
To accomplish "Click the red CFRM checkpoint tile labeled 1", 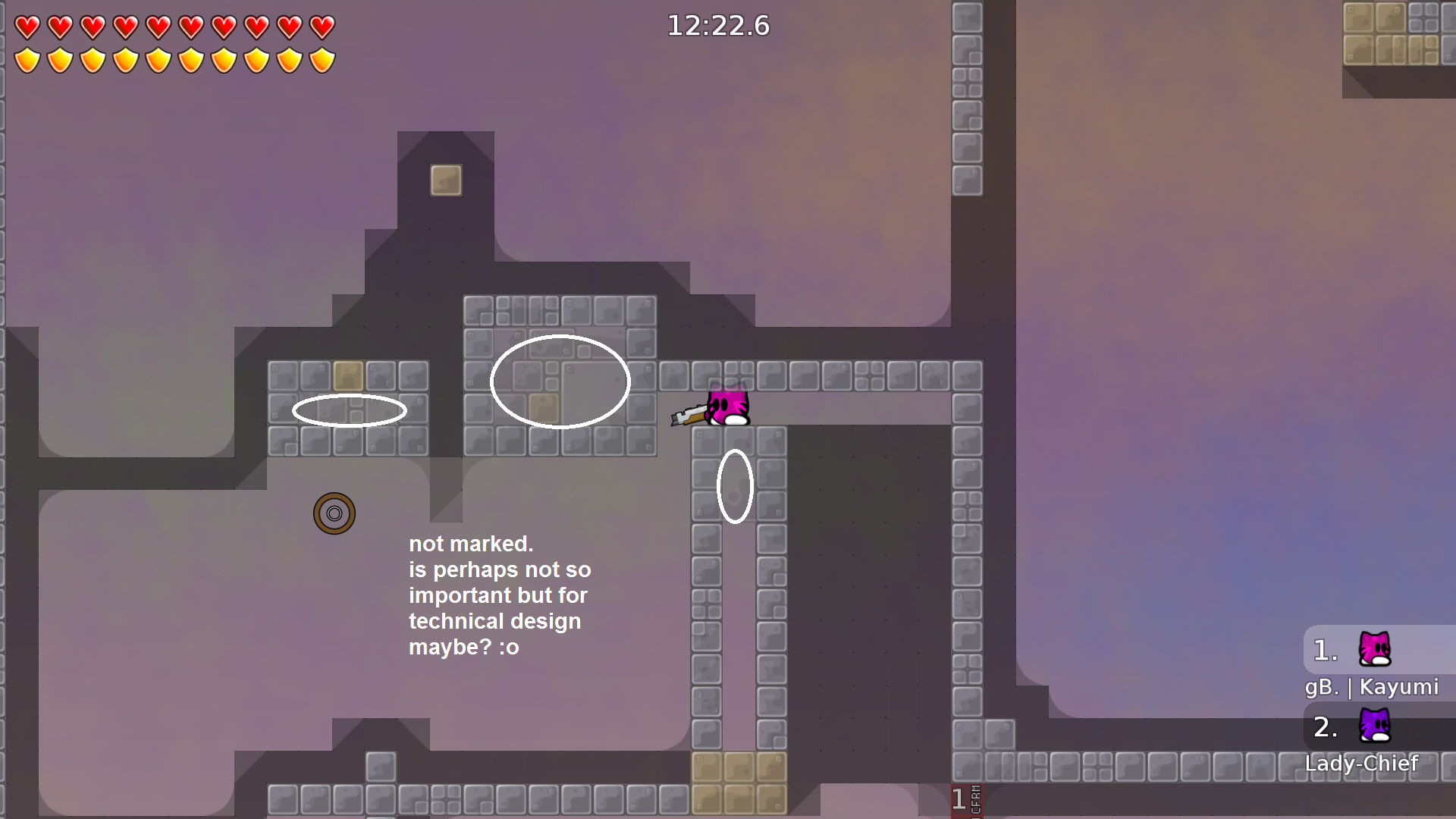I will point(965,799).
